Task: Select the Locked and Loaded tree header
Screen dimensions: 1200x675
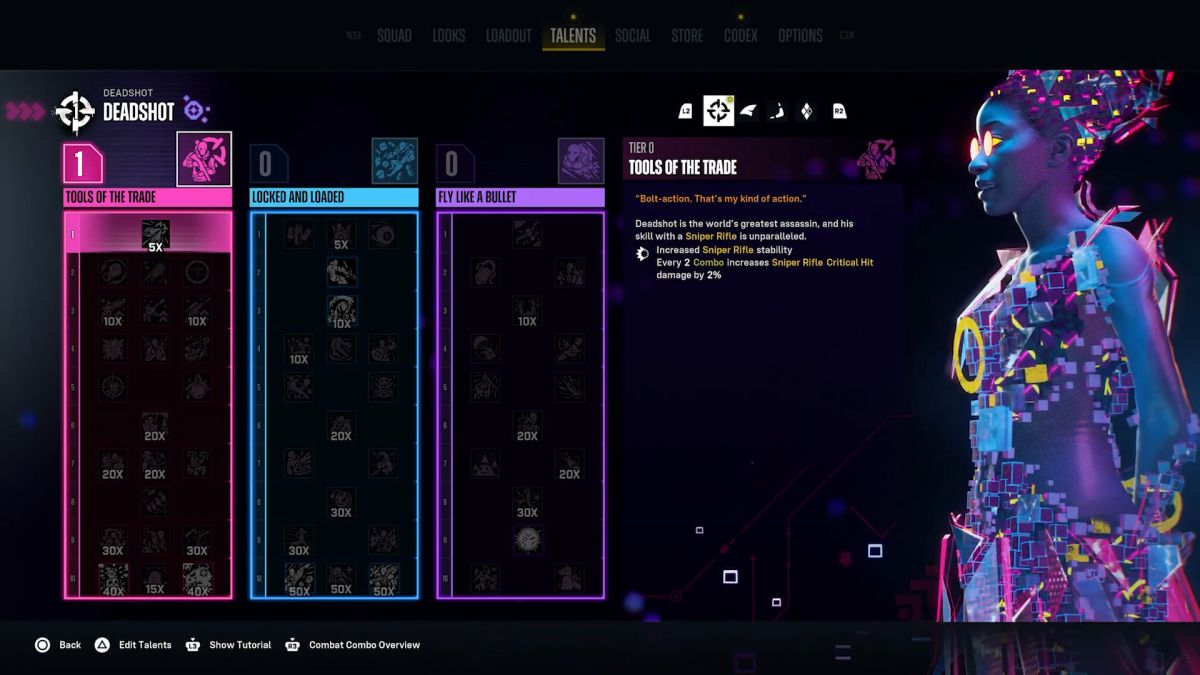Action: (x=334, y=197)
